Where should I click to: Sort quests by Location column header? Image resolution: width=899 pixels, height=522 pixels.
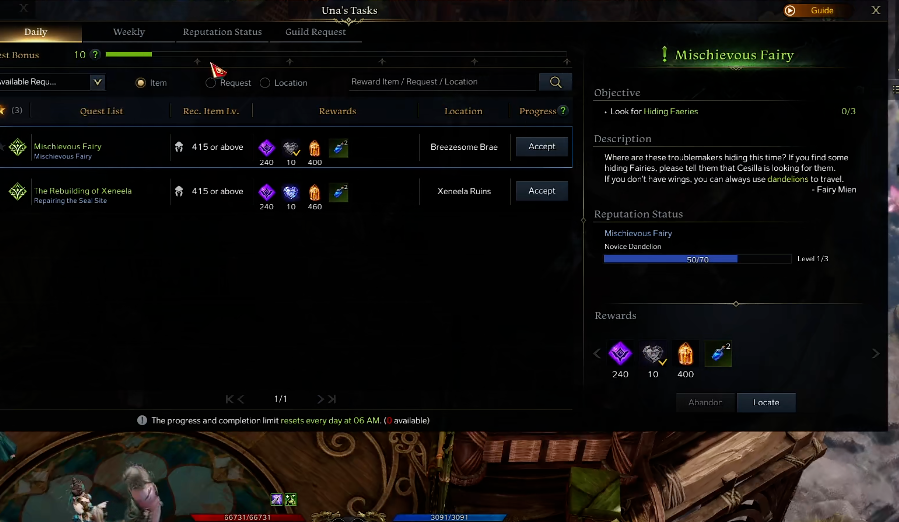(x=463, y=111)
